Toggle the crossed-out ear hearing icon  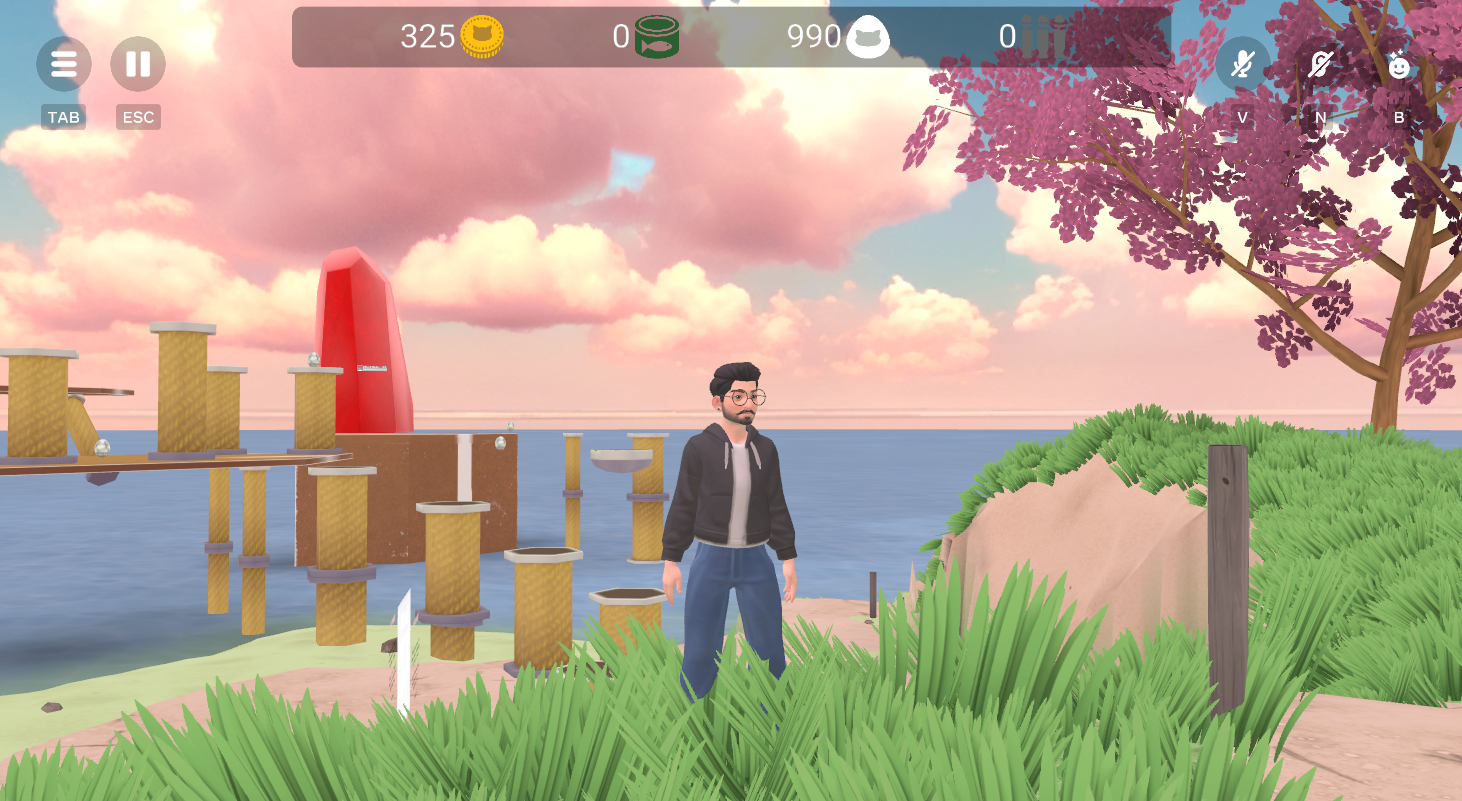click(1320, 65)
